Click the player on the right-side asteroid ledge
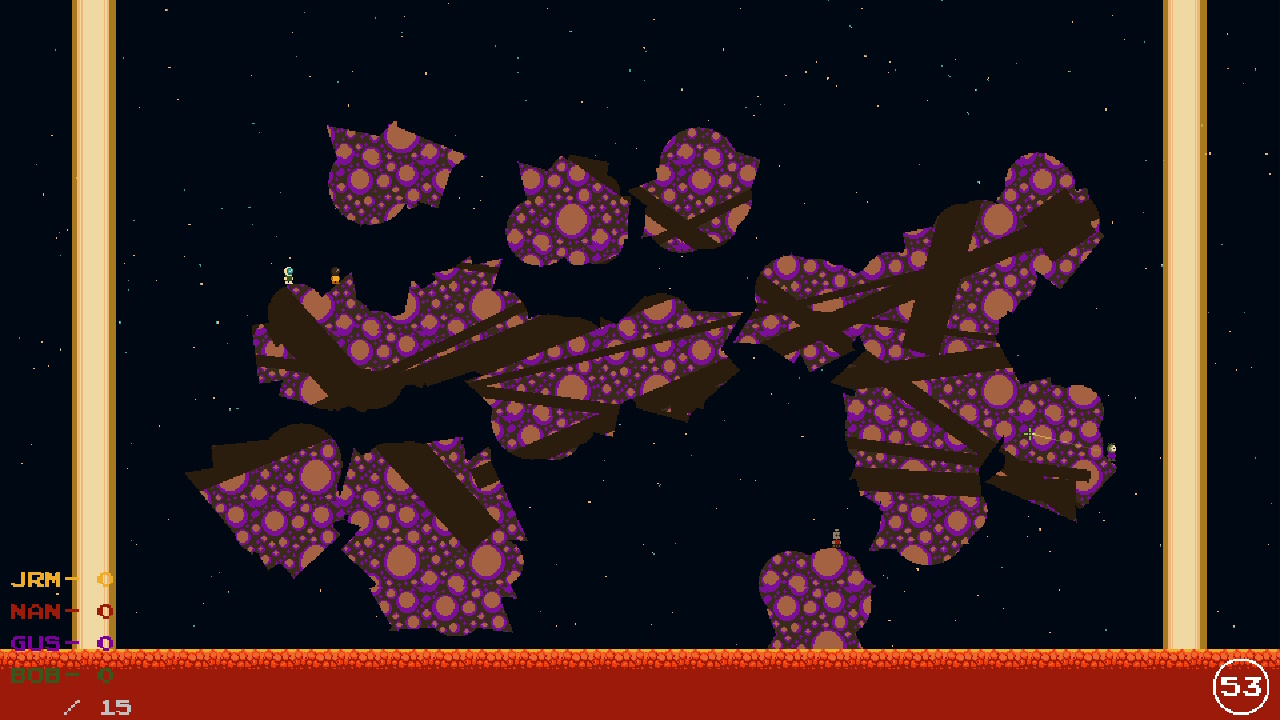This screenshot has height=720, width=1280. [x=1113, y=450]
